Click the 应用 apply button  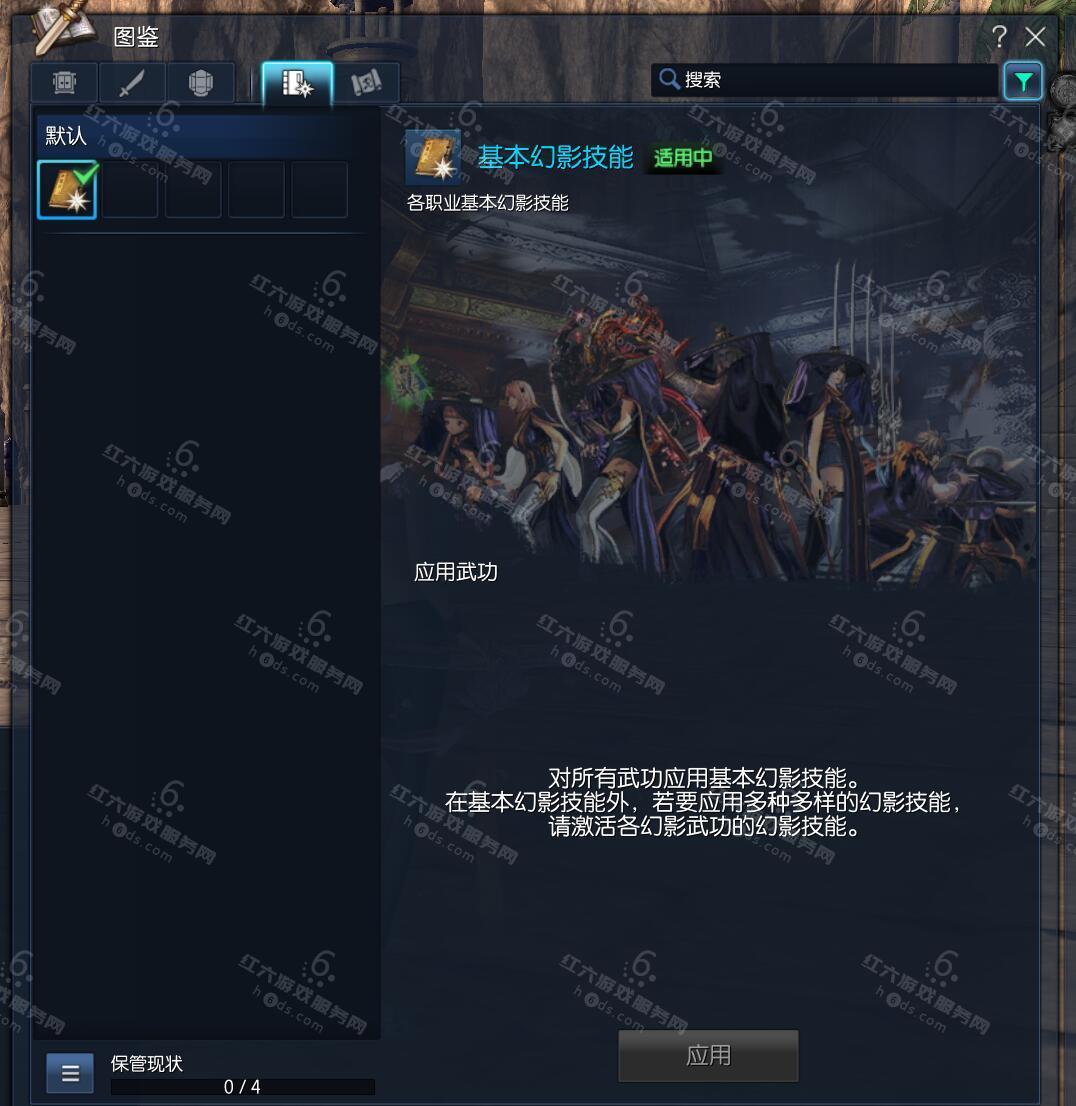[x=708, y=1055]
